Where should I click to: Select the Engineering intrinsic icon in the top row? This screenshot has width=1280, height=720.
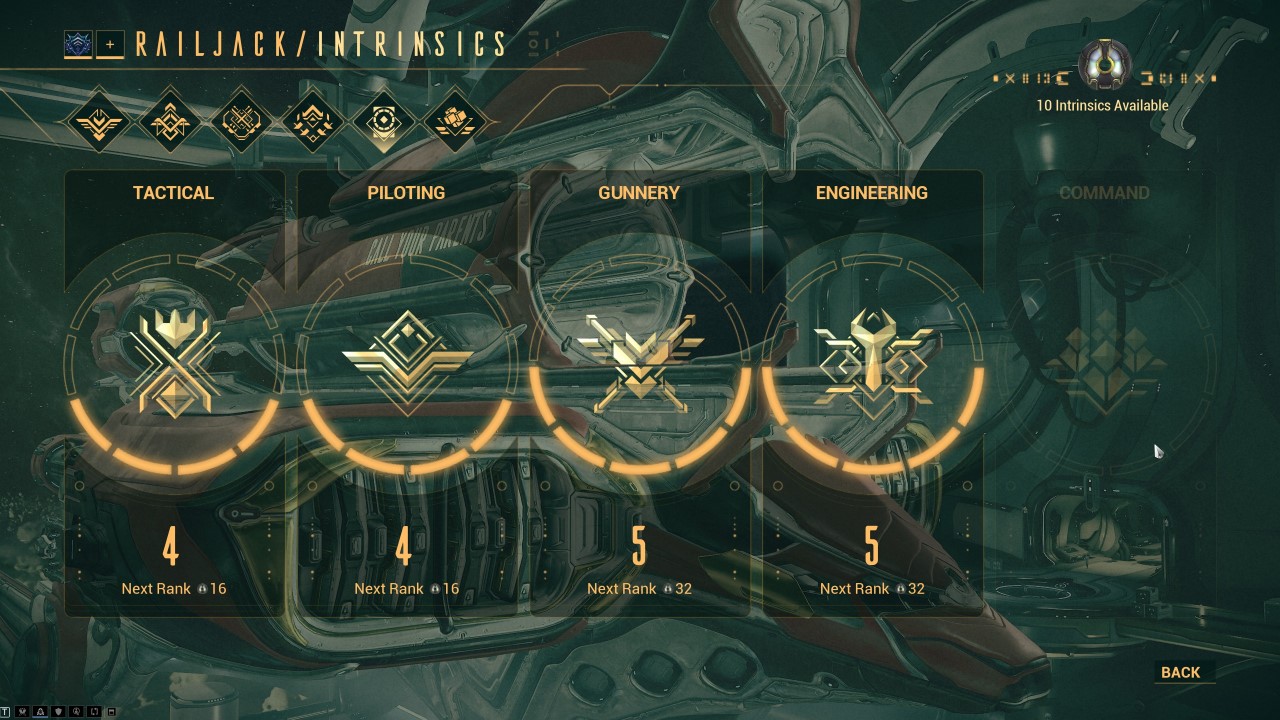pyautogui.click(x=312, y=120)
